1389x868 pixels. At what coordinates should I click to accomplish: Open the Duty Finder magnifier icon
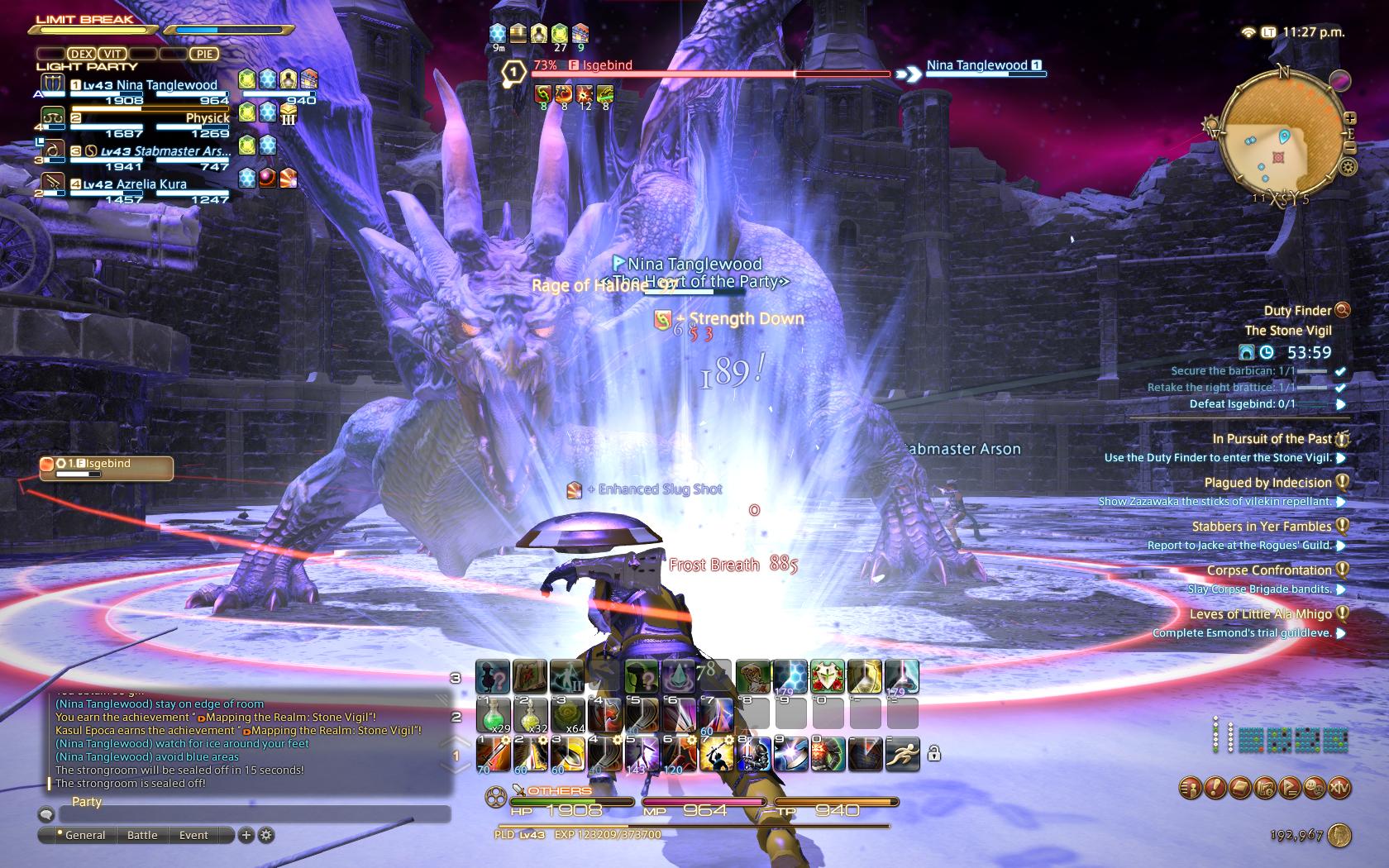1343,310
